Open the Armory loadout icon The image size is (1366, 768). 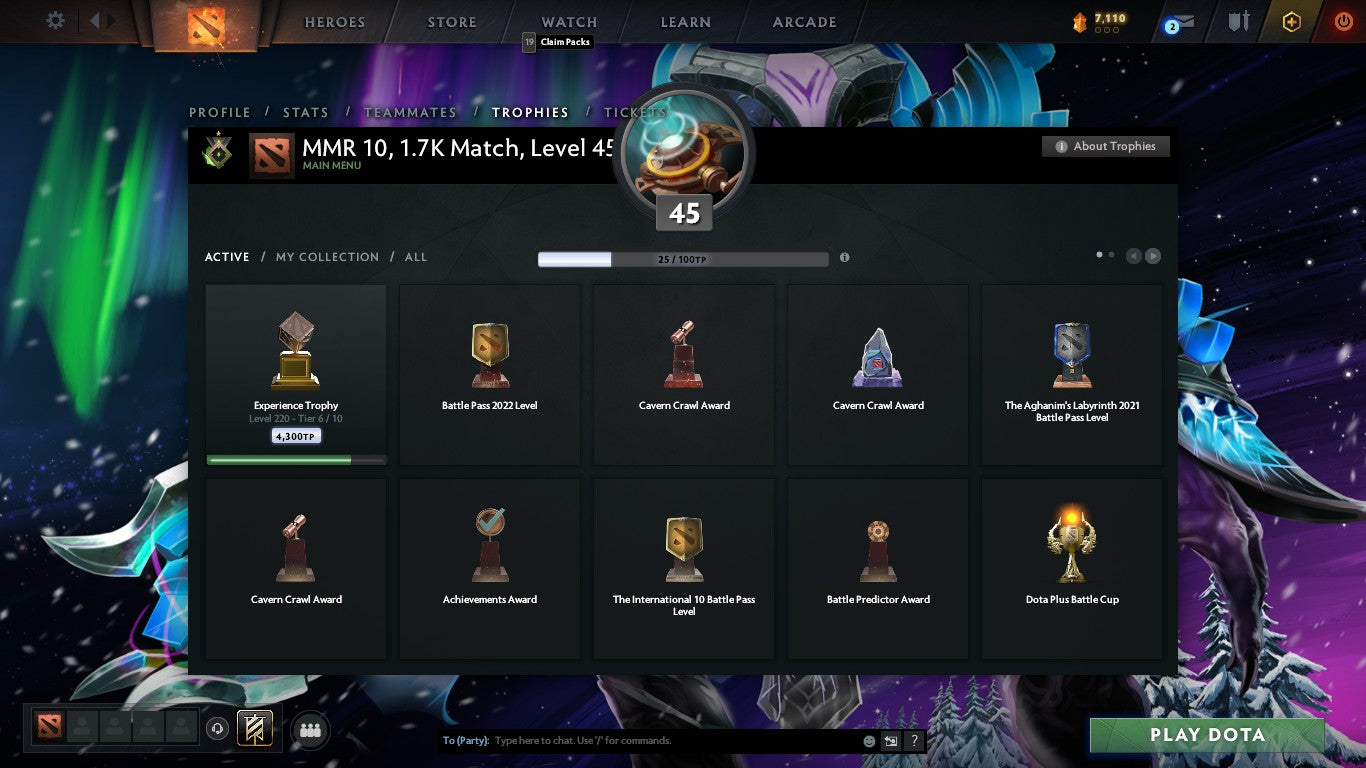click(1239, 21)
